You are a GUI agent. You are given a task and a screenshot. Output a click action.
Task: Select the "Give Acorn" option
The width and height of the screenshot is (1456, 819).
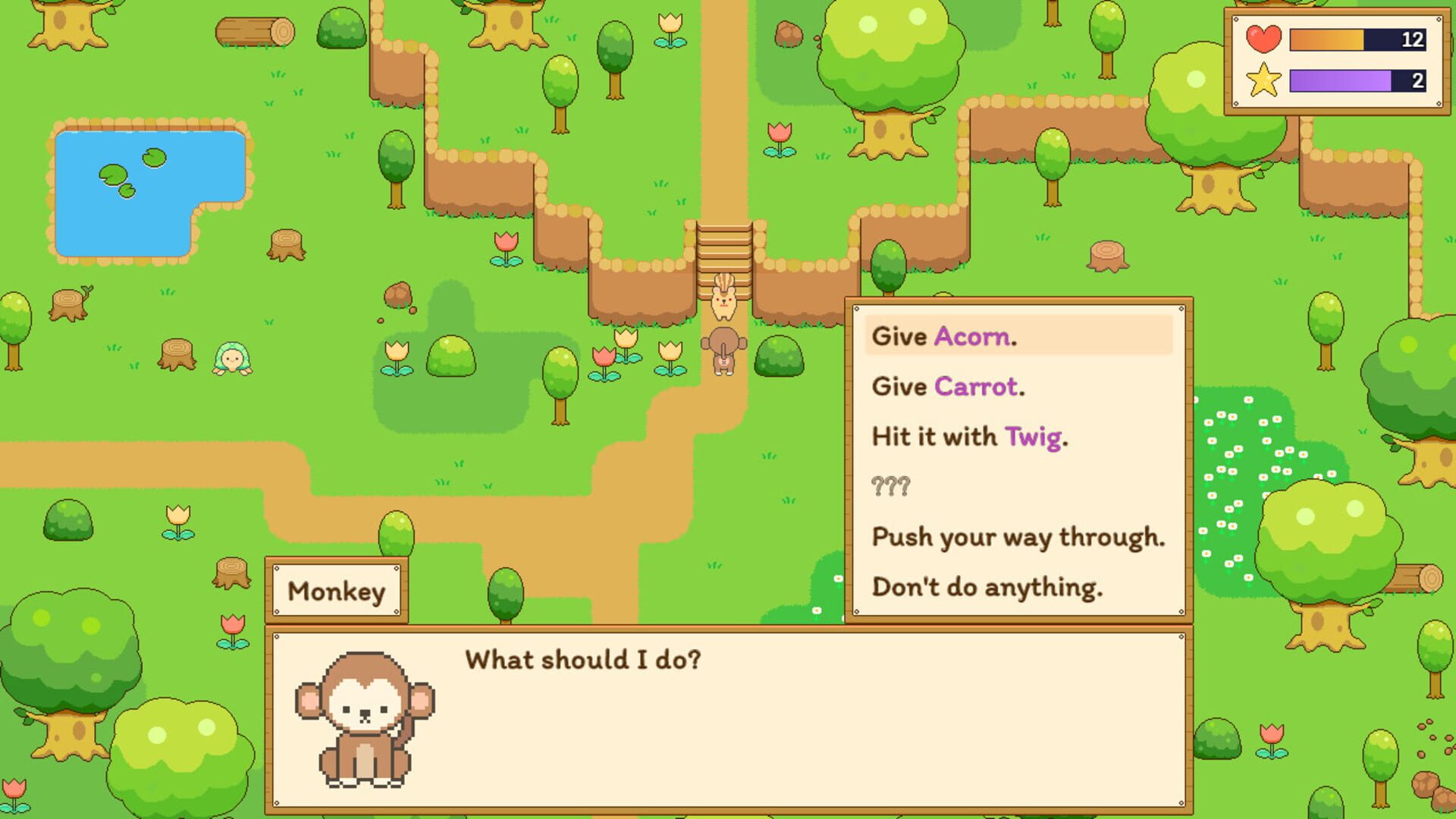943,336
